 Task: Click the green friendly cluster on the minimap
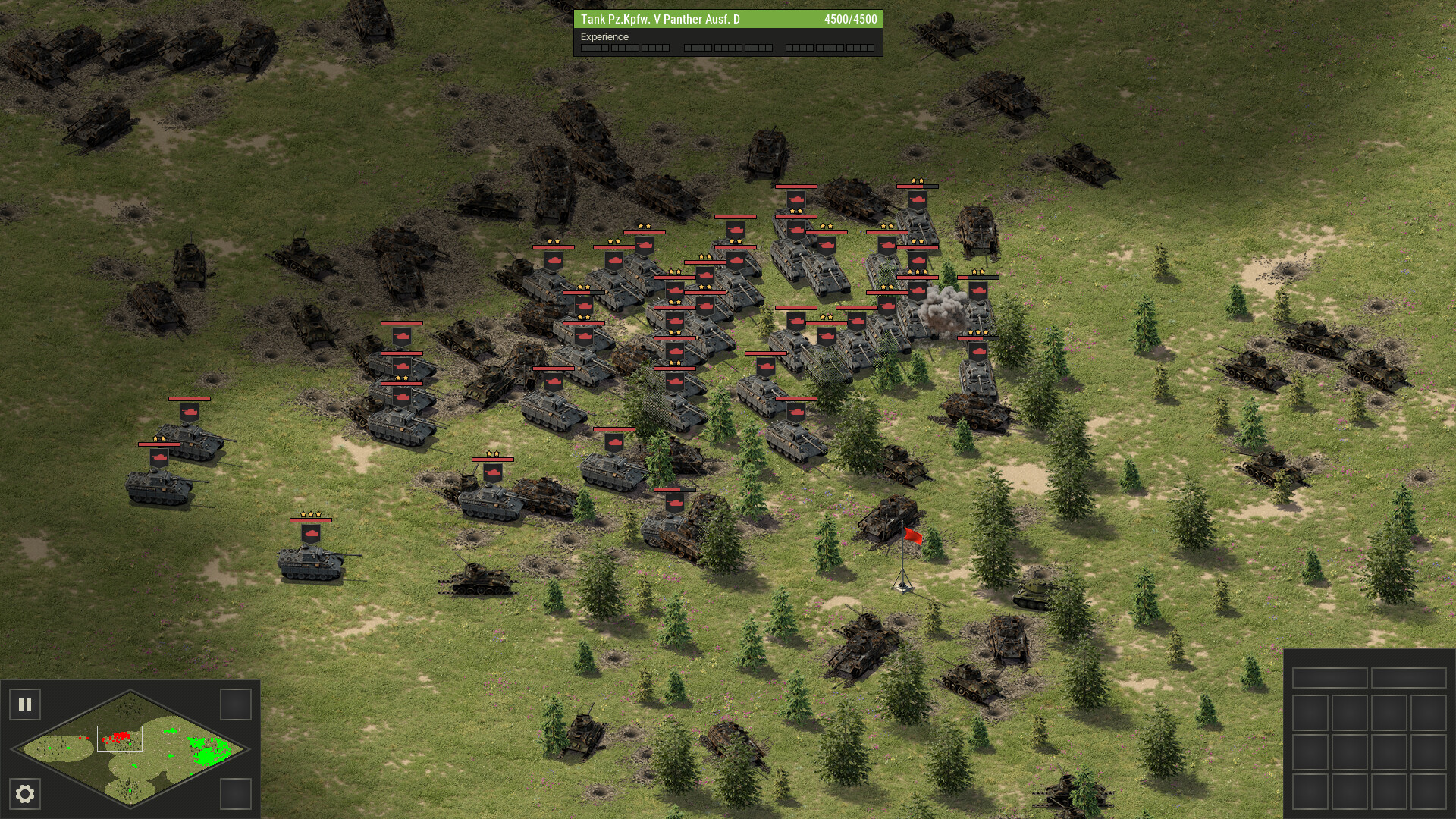point(206,753)
